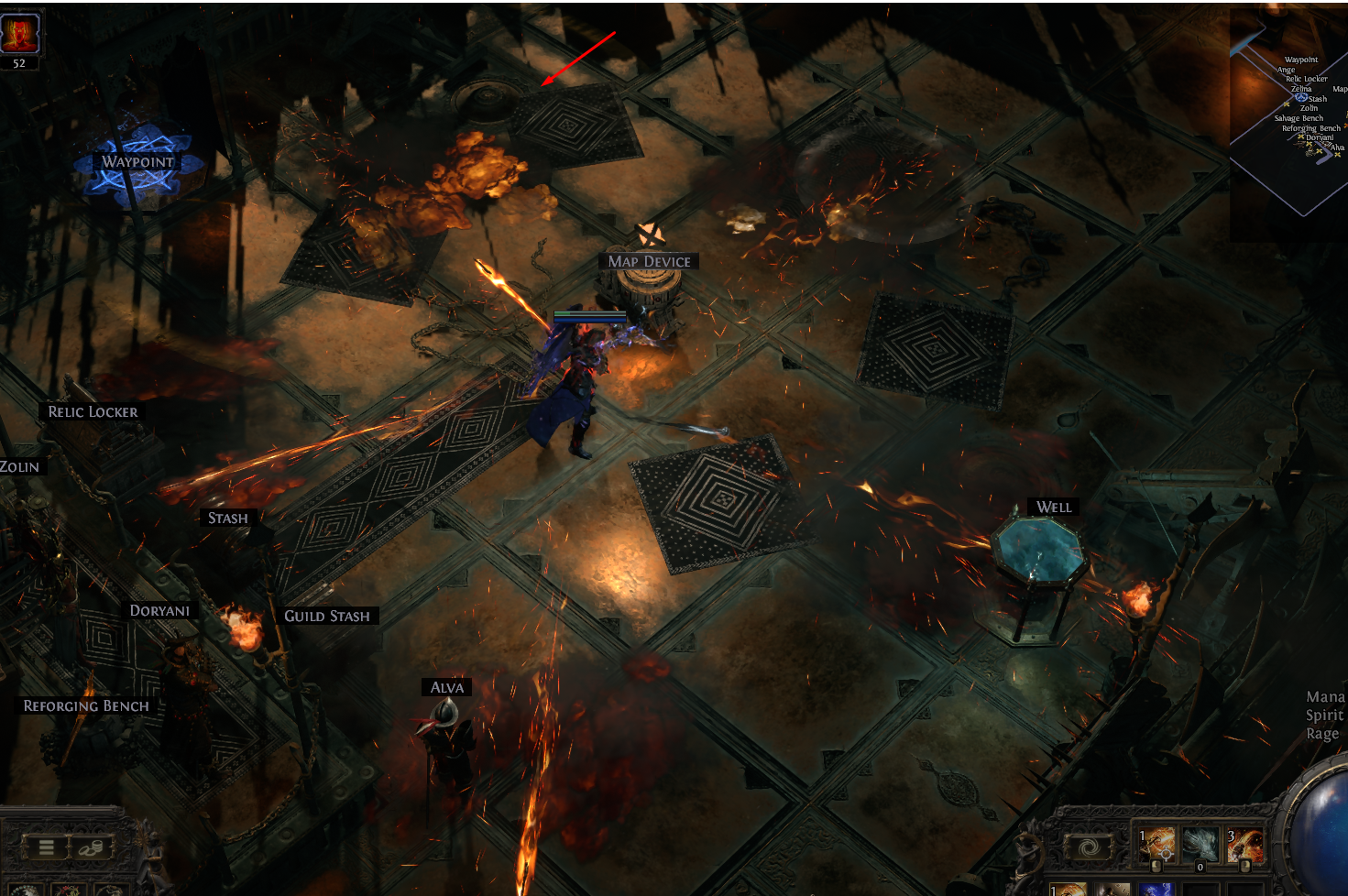Viewport: 1348px width, 896px height.
Task: Click the Well label
Action: (x=1054, y=508)
